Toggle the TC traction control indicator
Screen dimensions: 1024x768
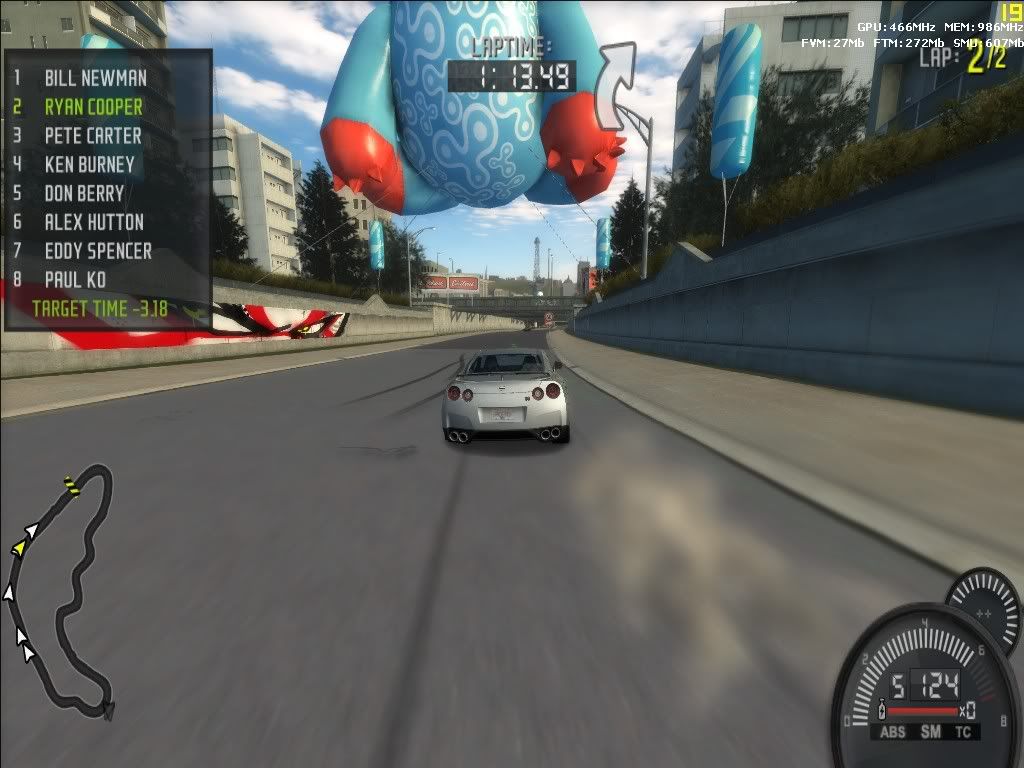pyautogui.click(x=963, y=732)
